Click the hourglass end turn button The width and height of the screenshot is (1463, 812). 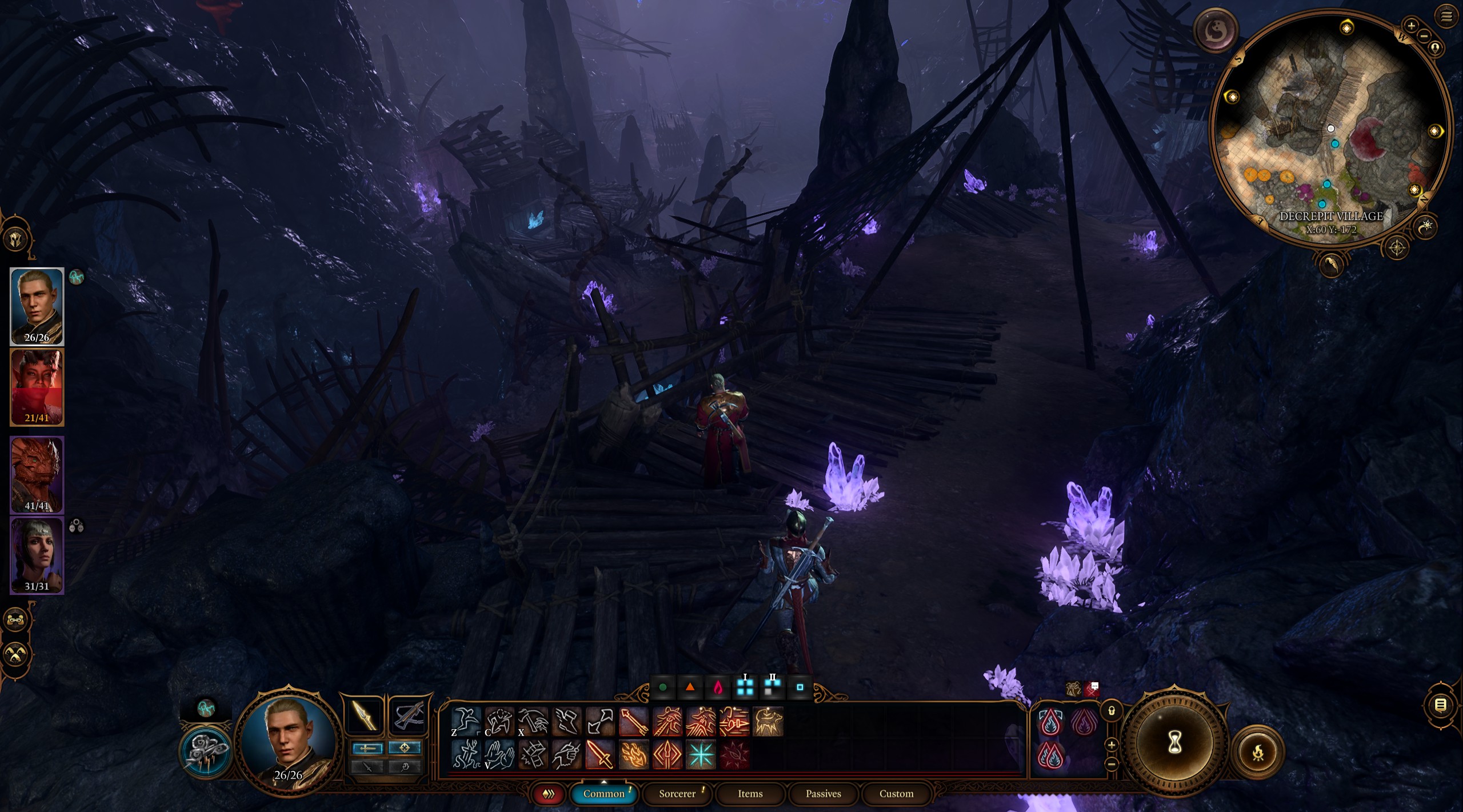1174,743
